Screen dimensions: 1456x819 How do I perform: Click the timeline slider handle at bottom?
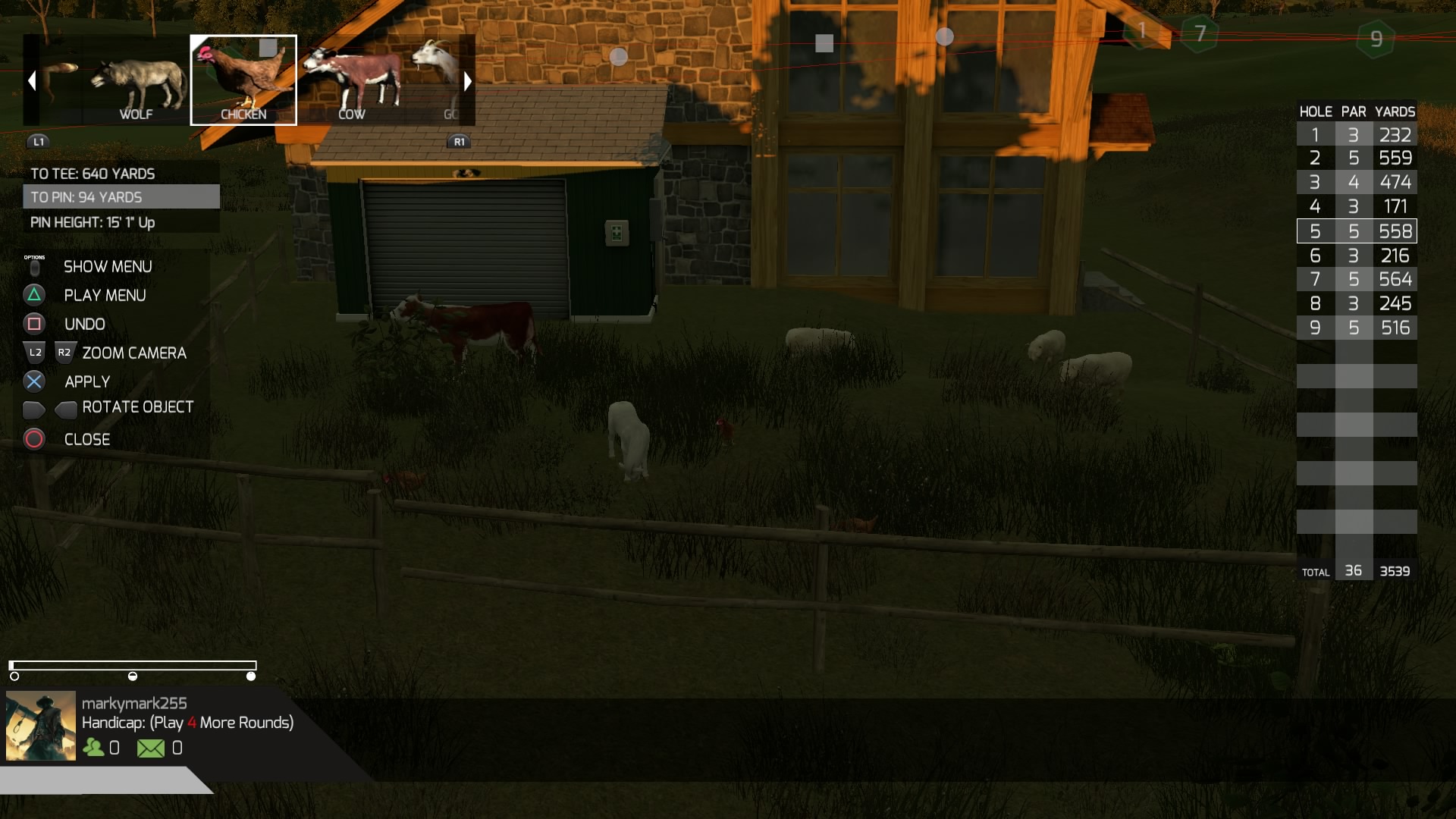point(251,674)
